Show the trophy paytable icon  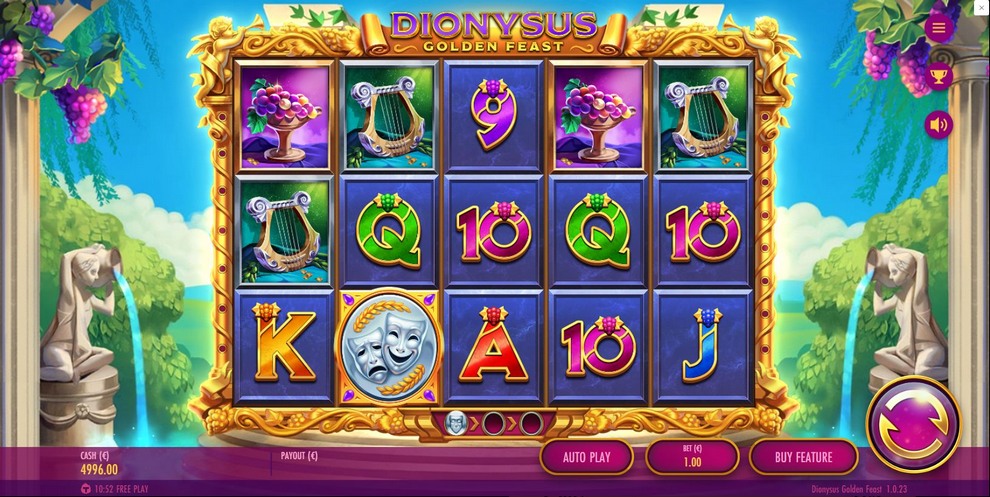(x=939, y=75)
